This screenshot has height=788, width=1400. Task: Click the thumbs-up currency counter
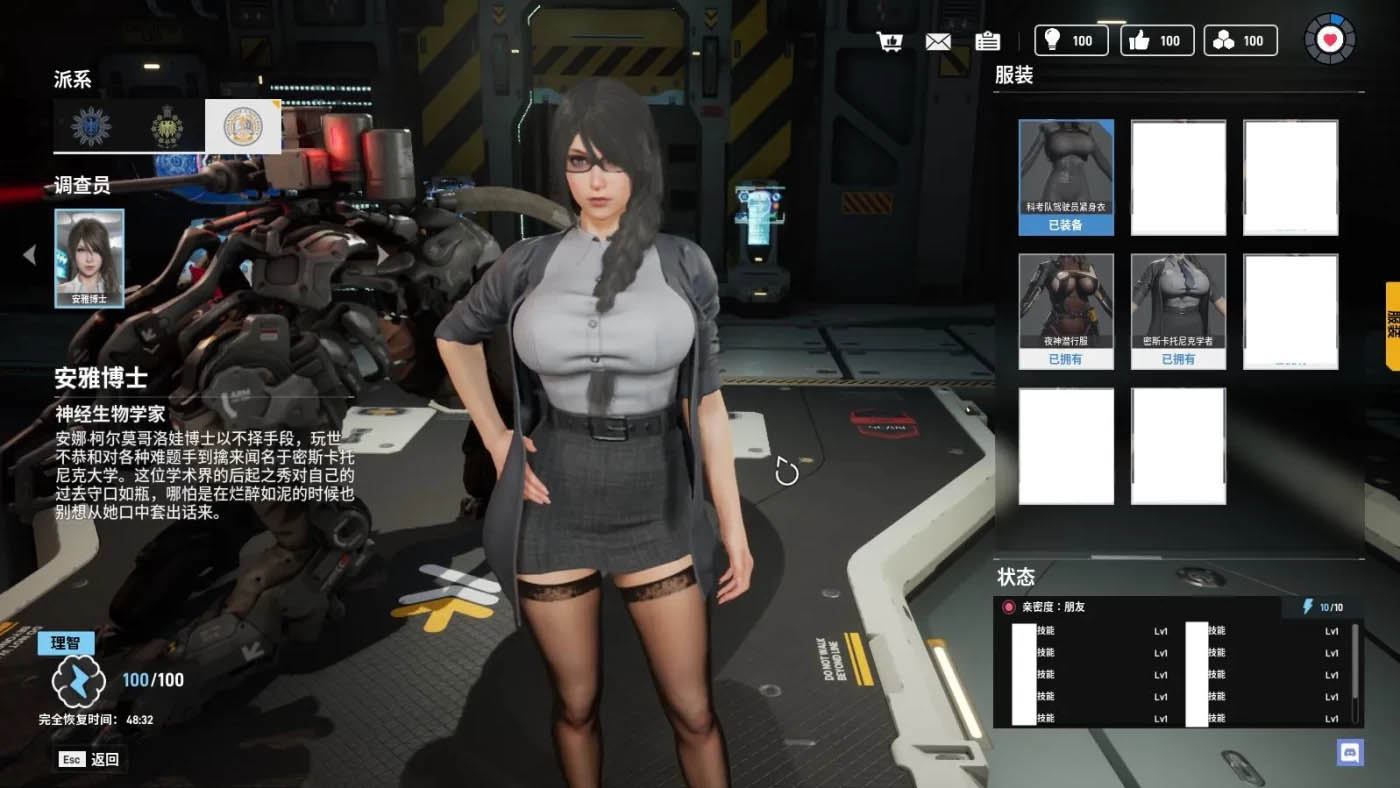(x=1157, y=40)
